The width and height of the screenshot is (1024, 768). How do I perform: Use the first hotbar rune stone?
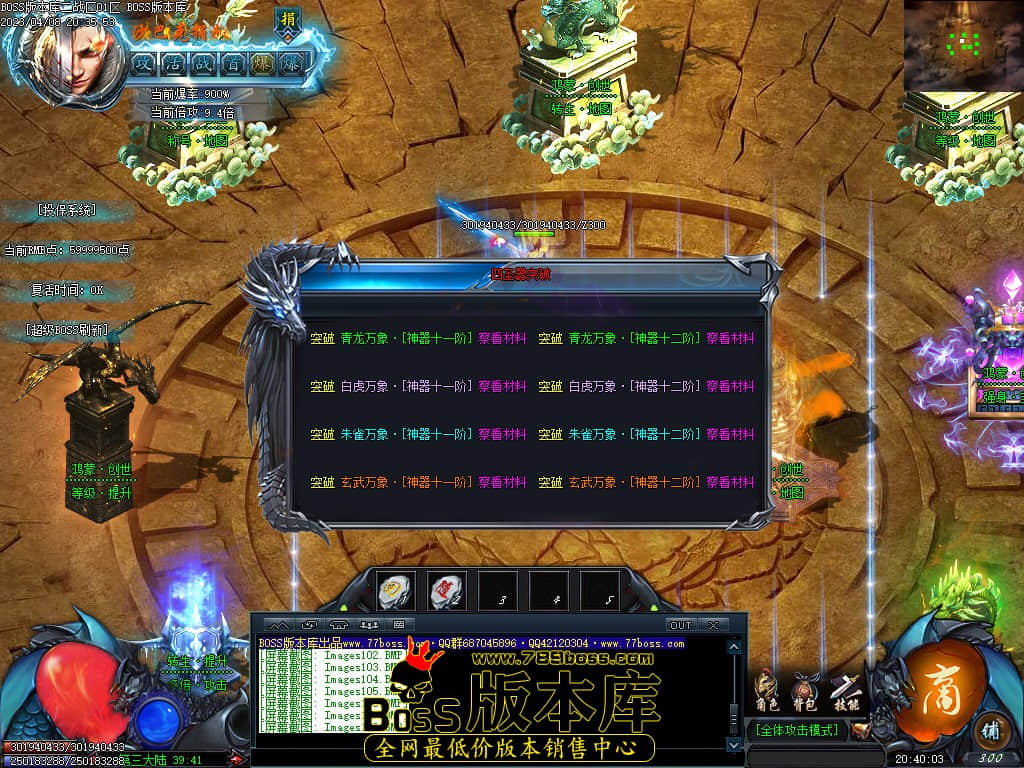point(396,591)
